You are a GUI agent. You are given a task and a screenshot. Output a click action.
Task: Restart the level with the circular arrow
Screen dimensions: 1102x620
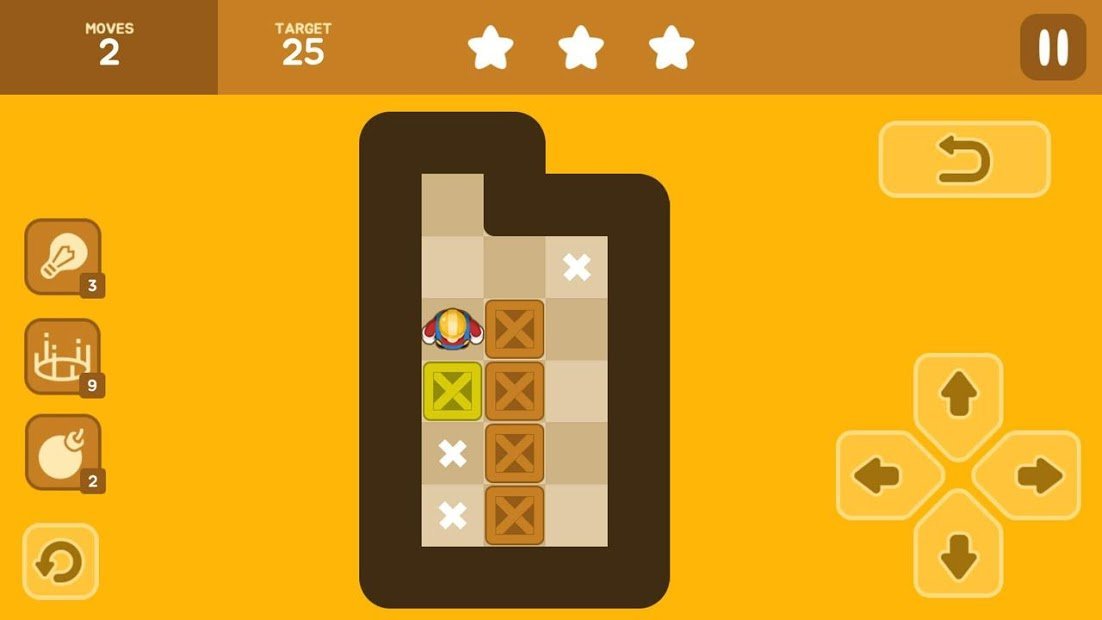(61, 561)
